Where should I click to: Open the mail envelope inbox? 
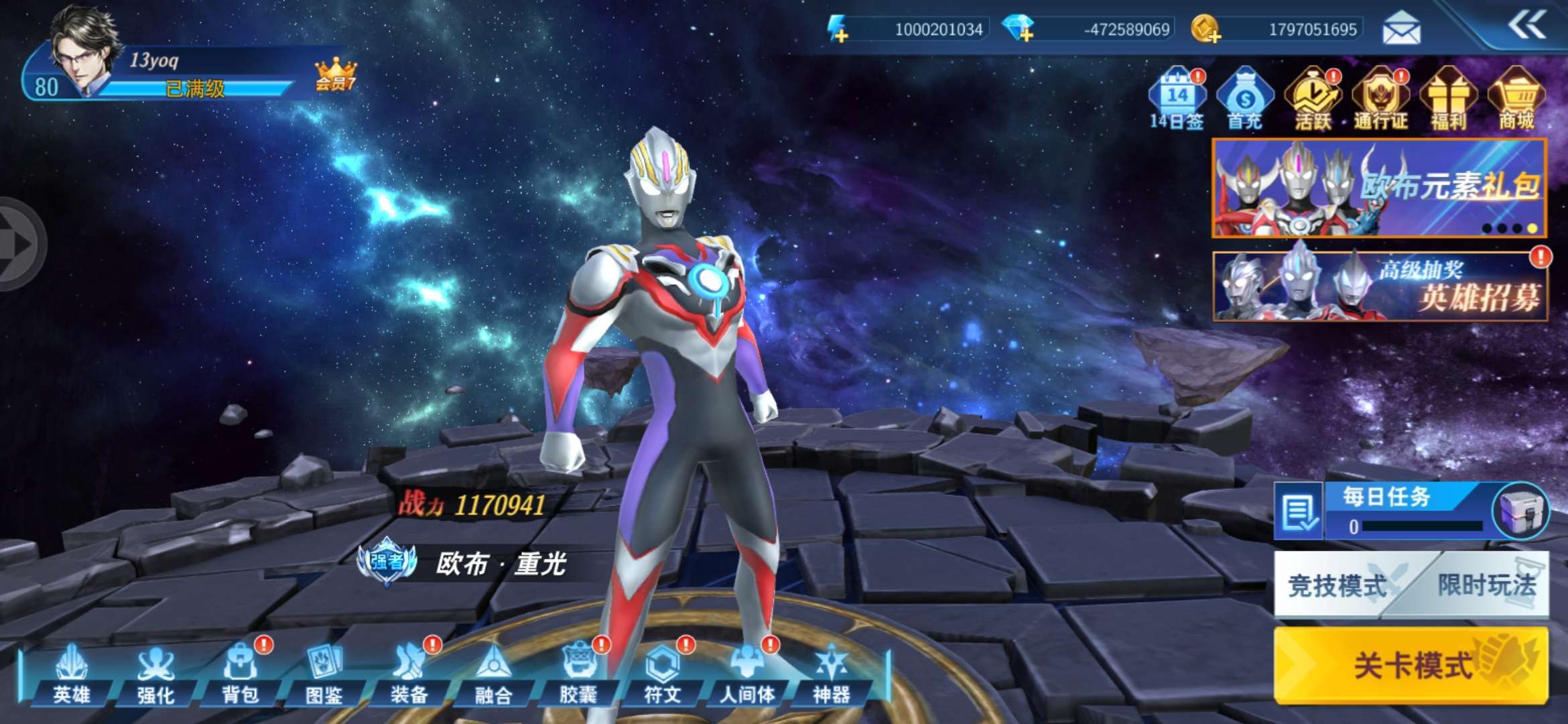tap(1401, 29)
